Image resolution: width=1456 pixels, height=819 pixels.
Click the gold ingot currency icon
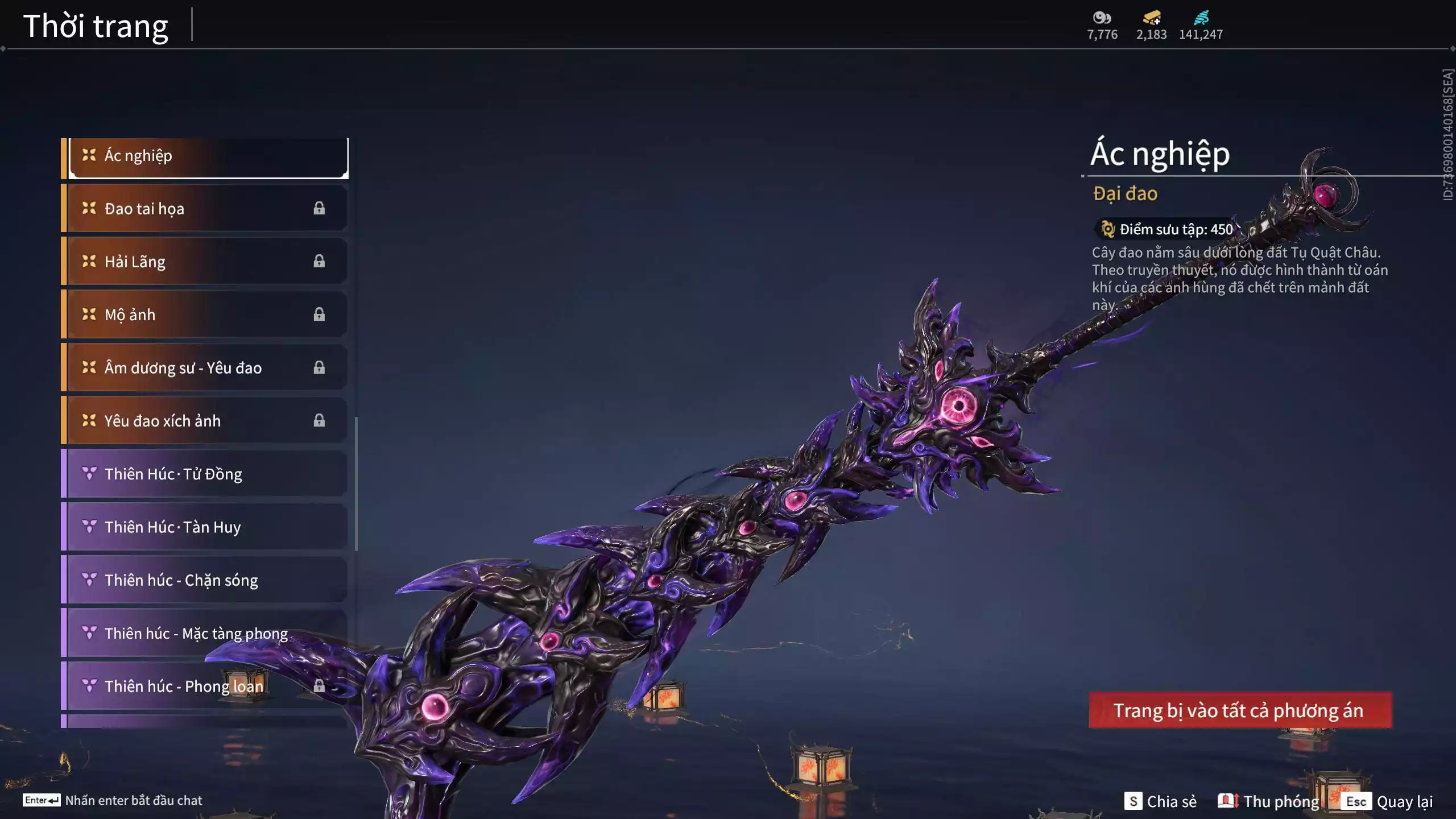coord(1151,18)
